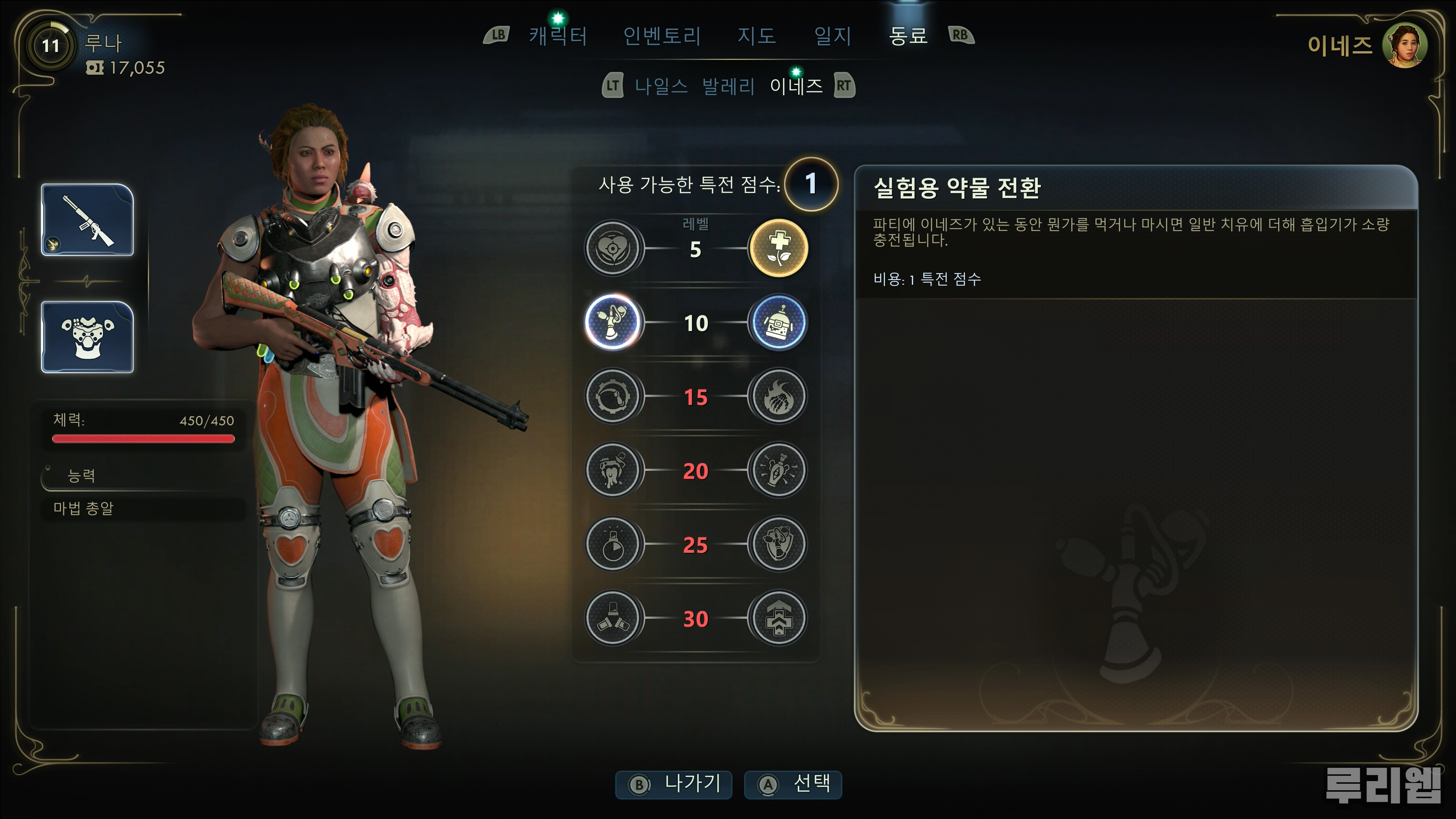Pick the highlighted inhaler perk at level 10
The height and width of the screenshot is (819, 1456).
pos(613,322)
